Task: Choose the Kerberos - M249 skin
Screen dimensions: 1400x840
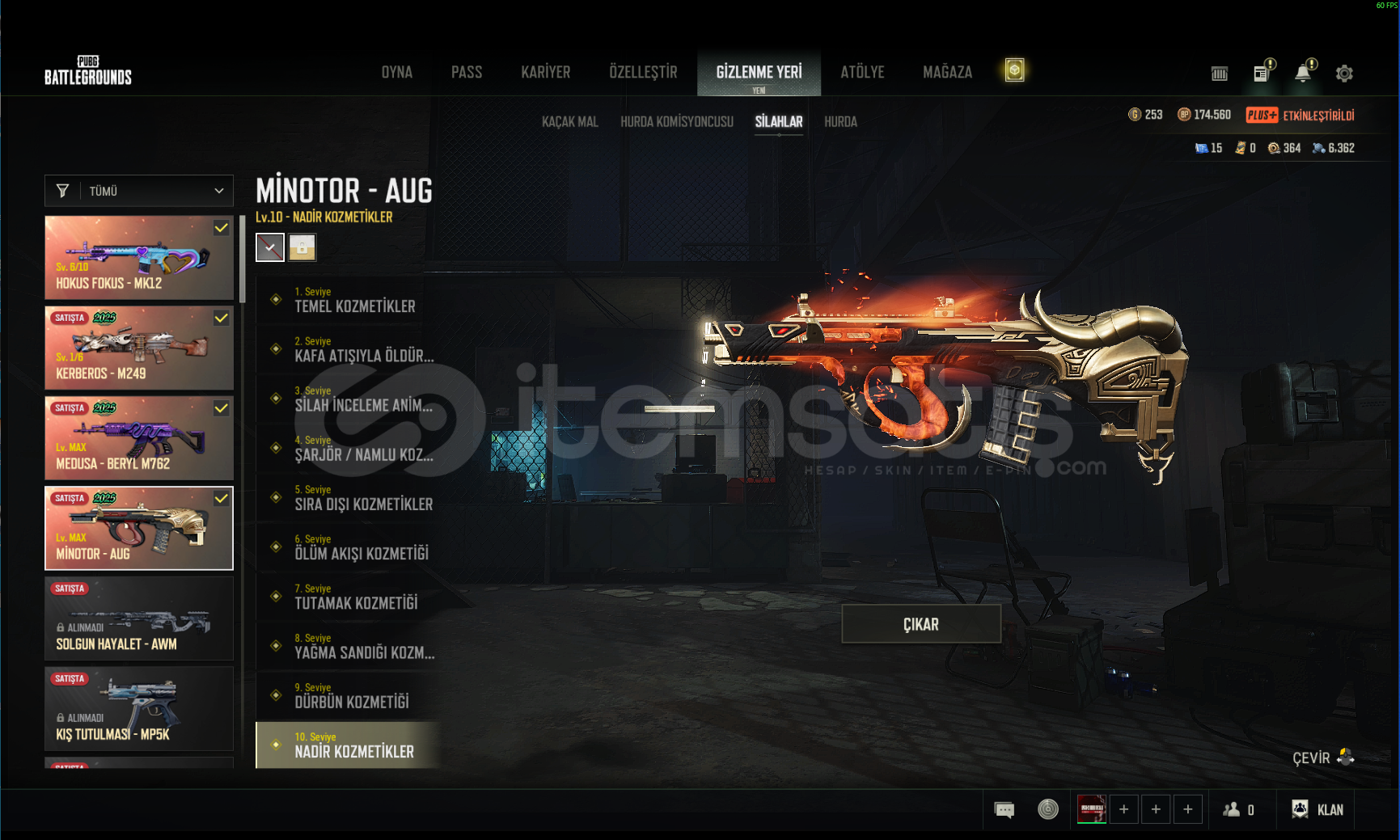Action: (139, 348)
